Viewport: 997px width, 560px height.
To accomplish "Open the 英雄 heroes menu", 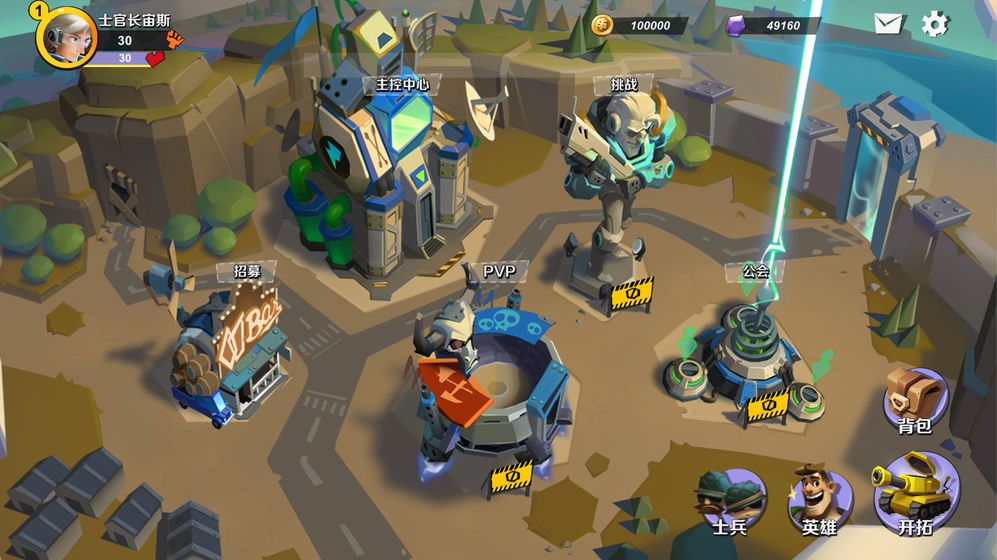I will click(x=819, y=500).
